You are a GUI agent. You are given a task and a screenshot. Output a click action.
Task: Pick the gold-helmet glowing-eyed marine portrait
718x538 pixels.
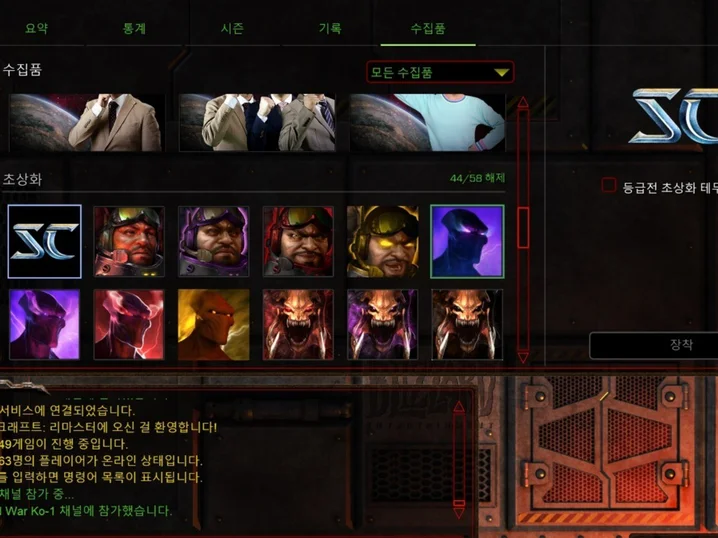tap(383, 242)
